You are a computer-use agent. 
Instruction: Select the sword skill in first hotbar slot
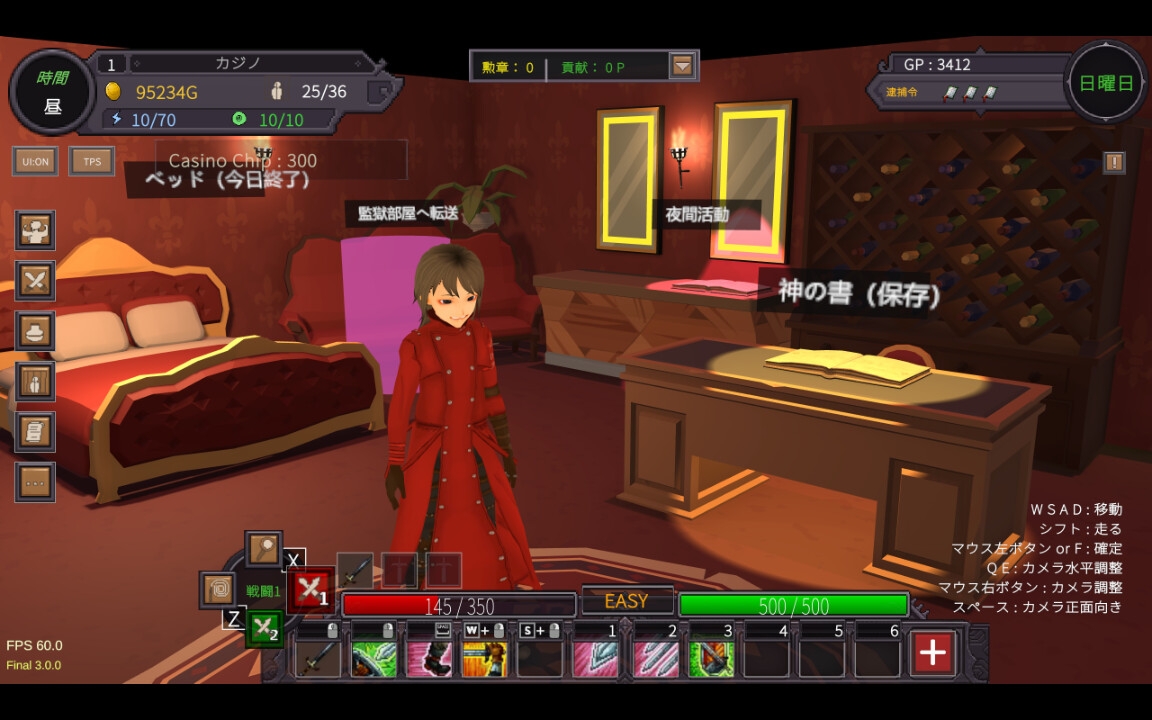319,659
